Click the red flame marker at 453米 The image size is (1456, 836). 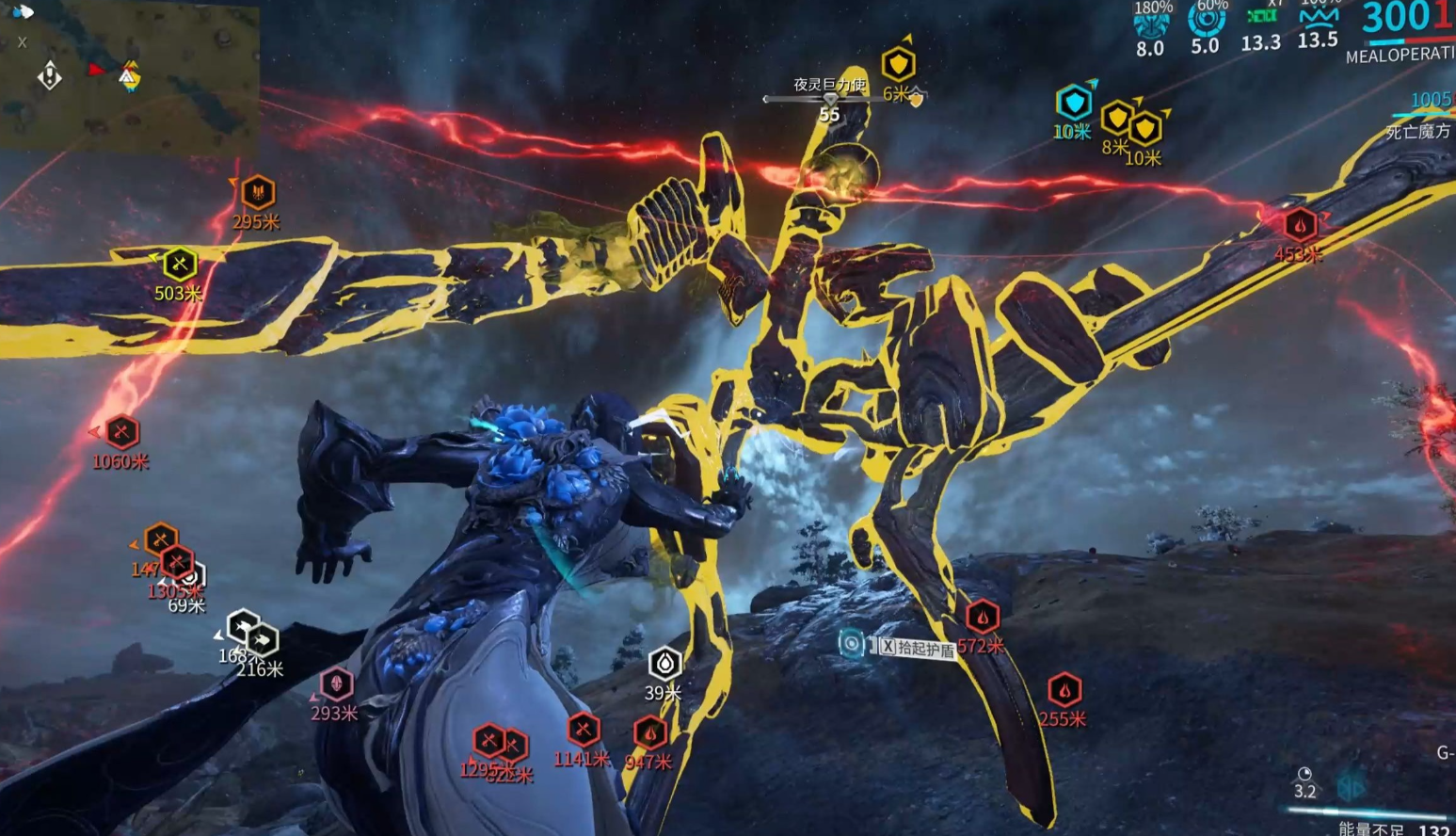point(1300,225)
